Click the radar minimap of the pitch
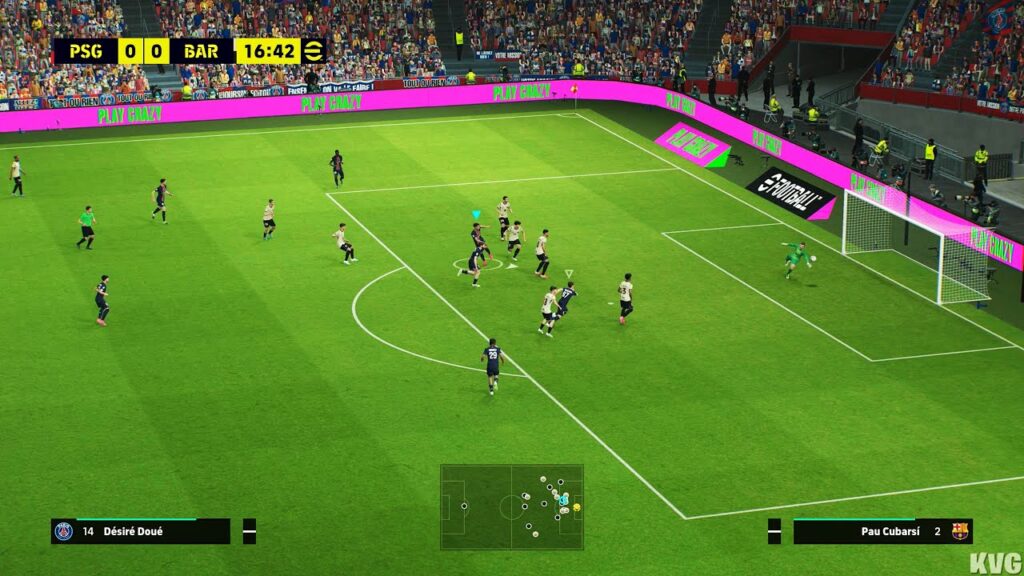This screenshot has width=1024, height=576. pyautogui.click(x=511, y=506)
